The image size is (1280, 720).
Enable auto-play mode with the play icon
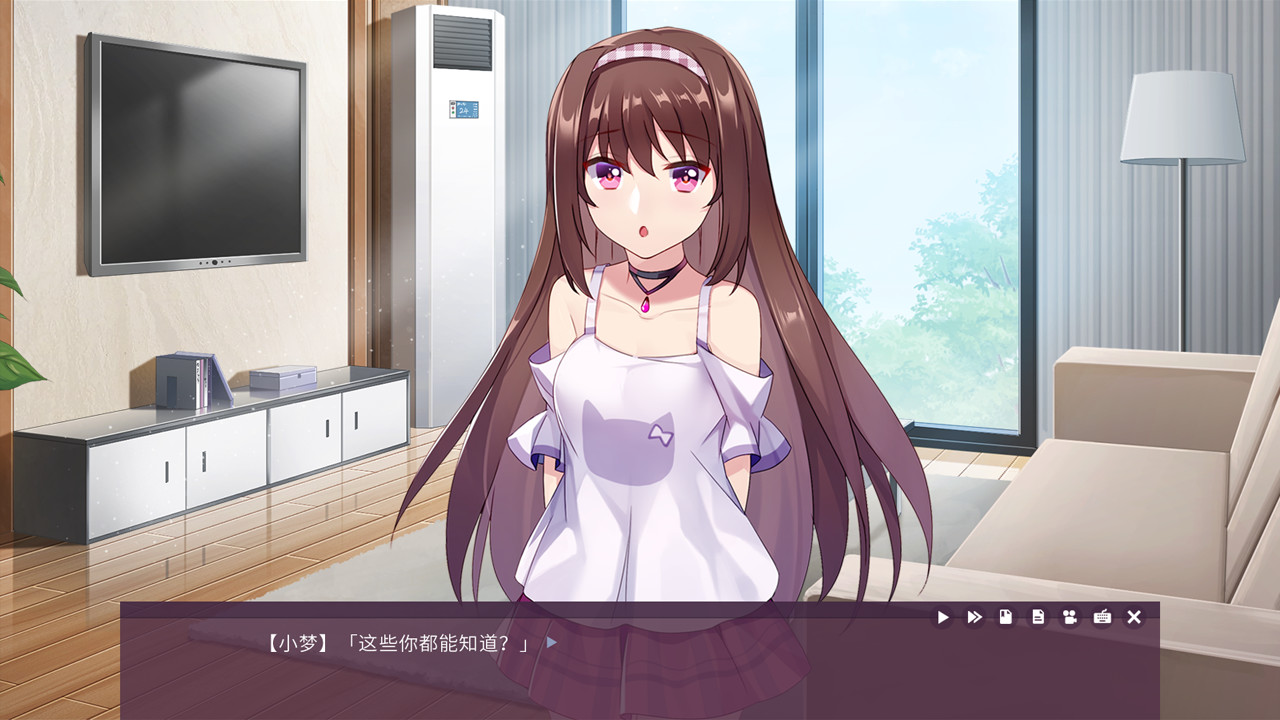pos(943,617)
